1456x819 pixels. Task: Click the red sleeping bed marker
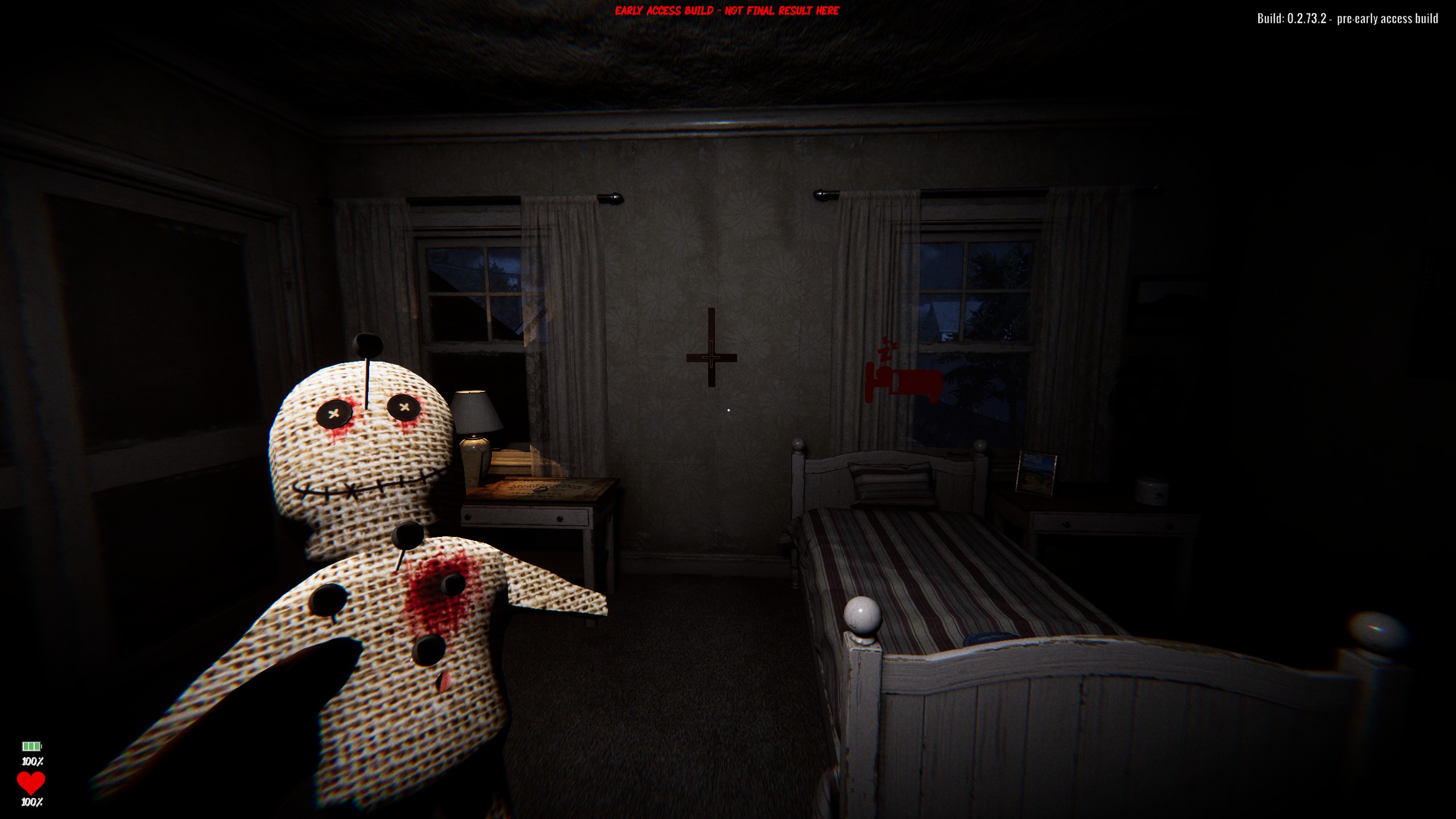[902, 380]
